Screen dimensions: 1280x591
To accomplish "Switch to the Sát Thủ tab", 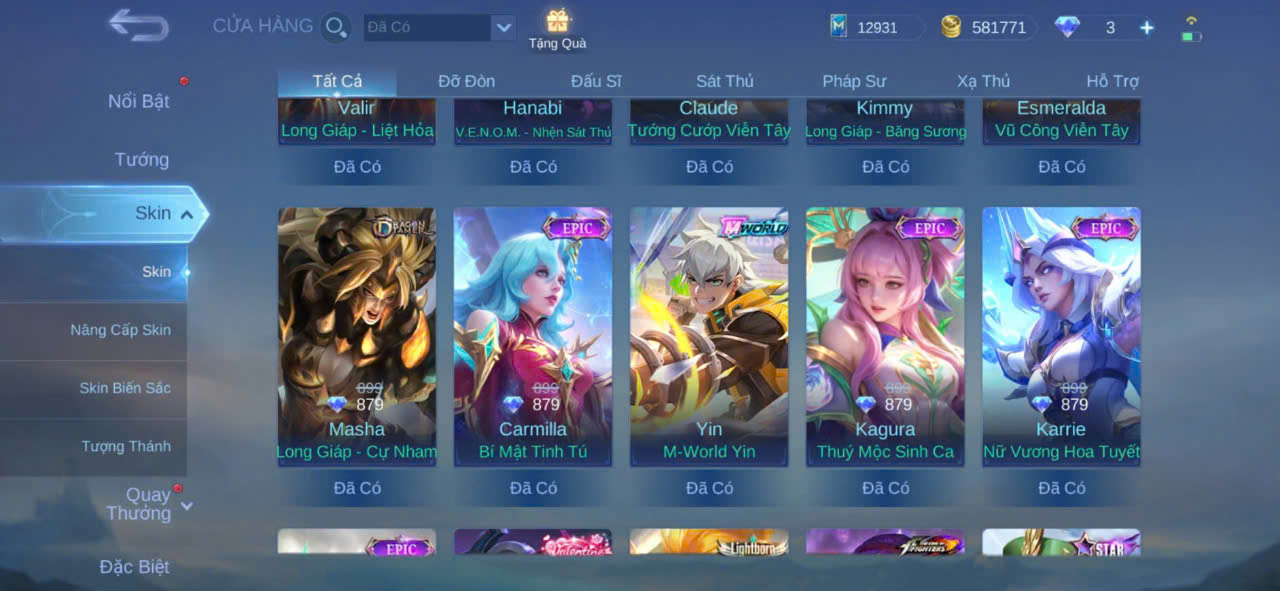I will 725,81.
